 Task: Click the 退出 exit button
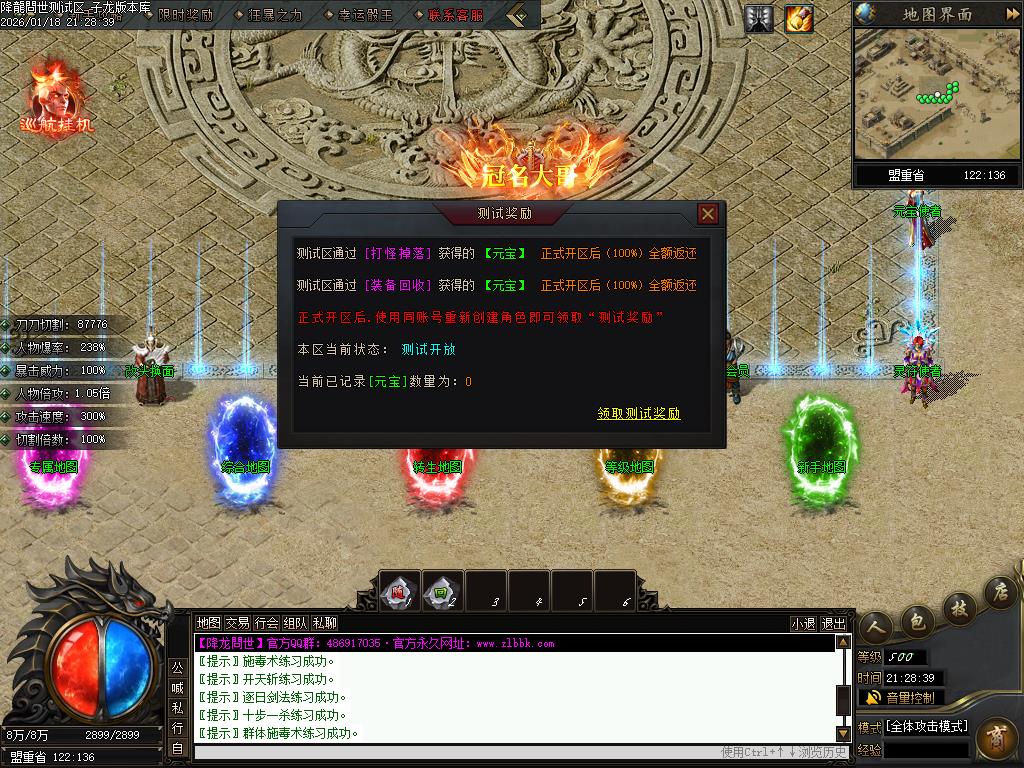pyautogui.click(x=833, y=623)
